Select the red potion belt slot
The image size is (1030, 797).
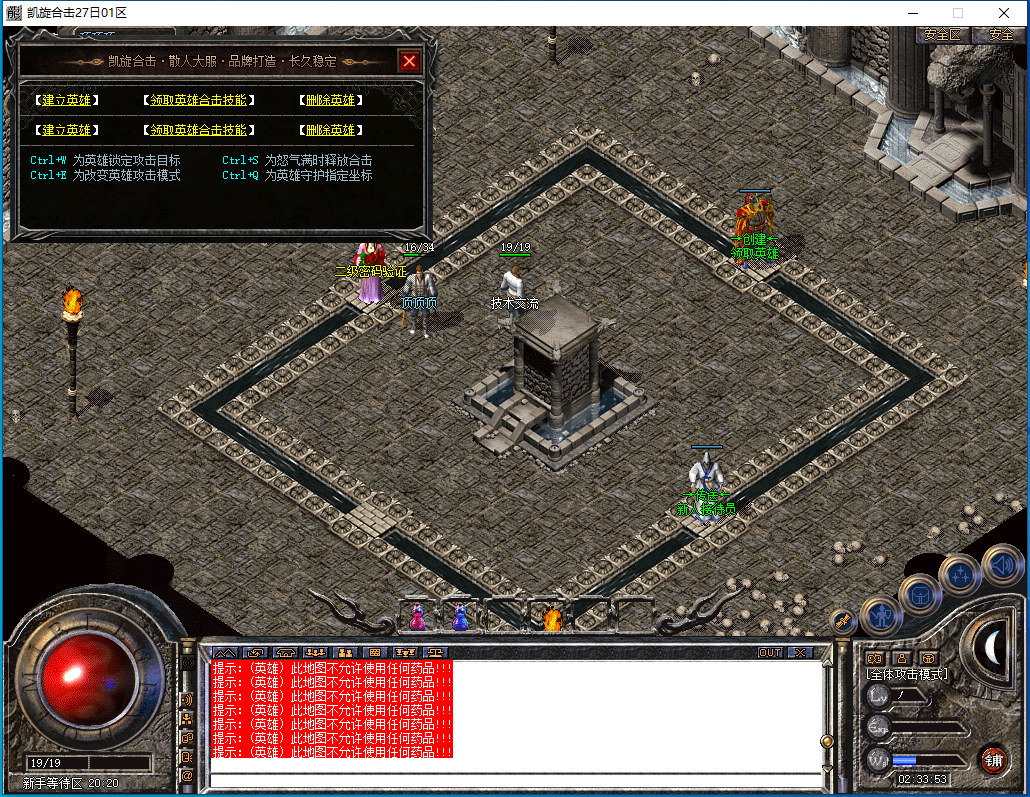[x=417, y=619]
